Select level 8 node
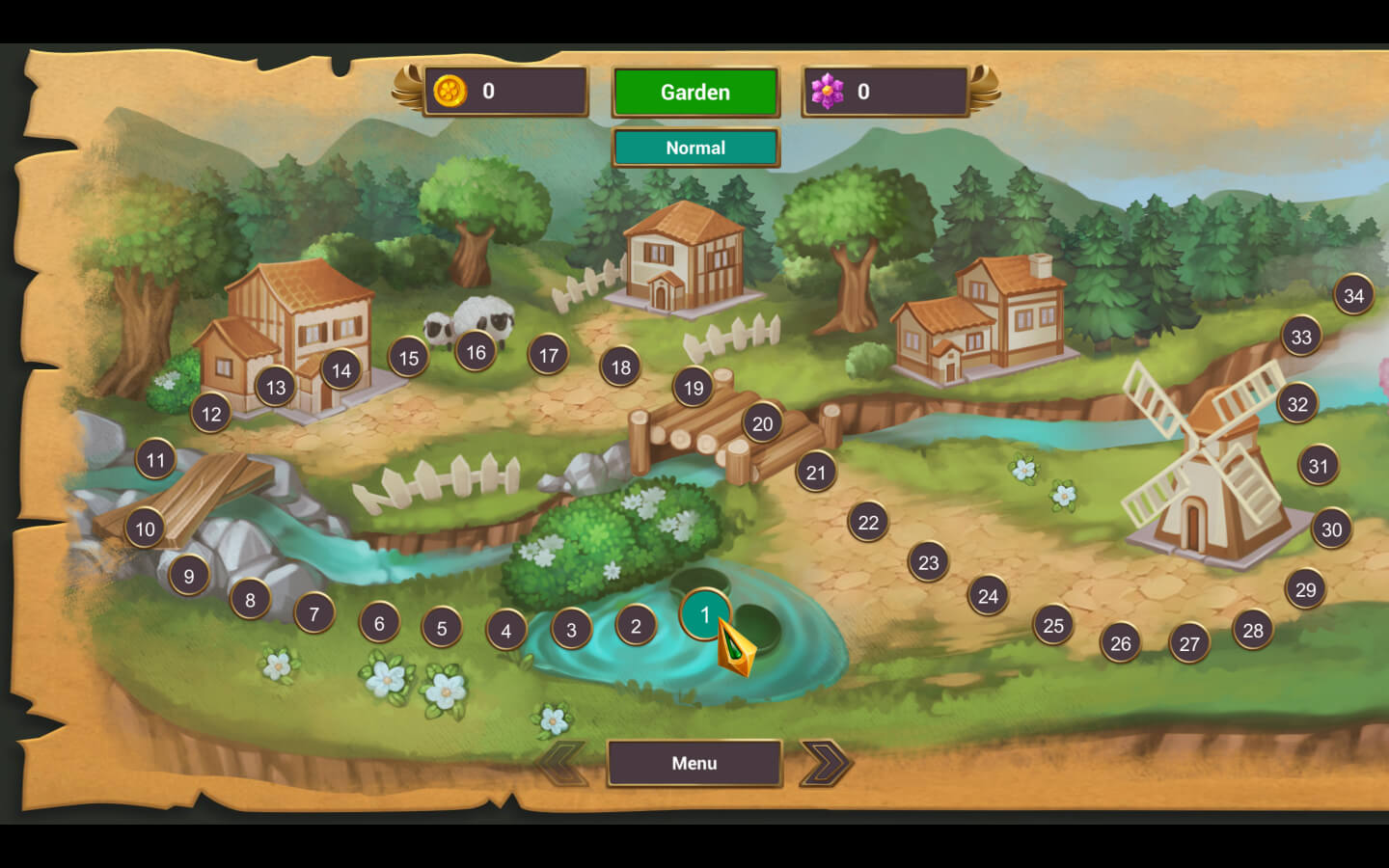The image size is (1389, 868). 250,600
